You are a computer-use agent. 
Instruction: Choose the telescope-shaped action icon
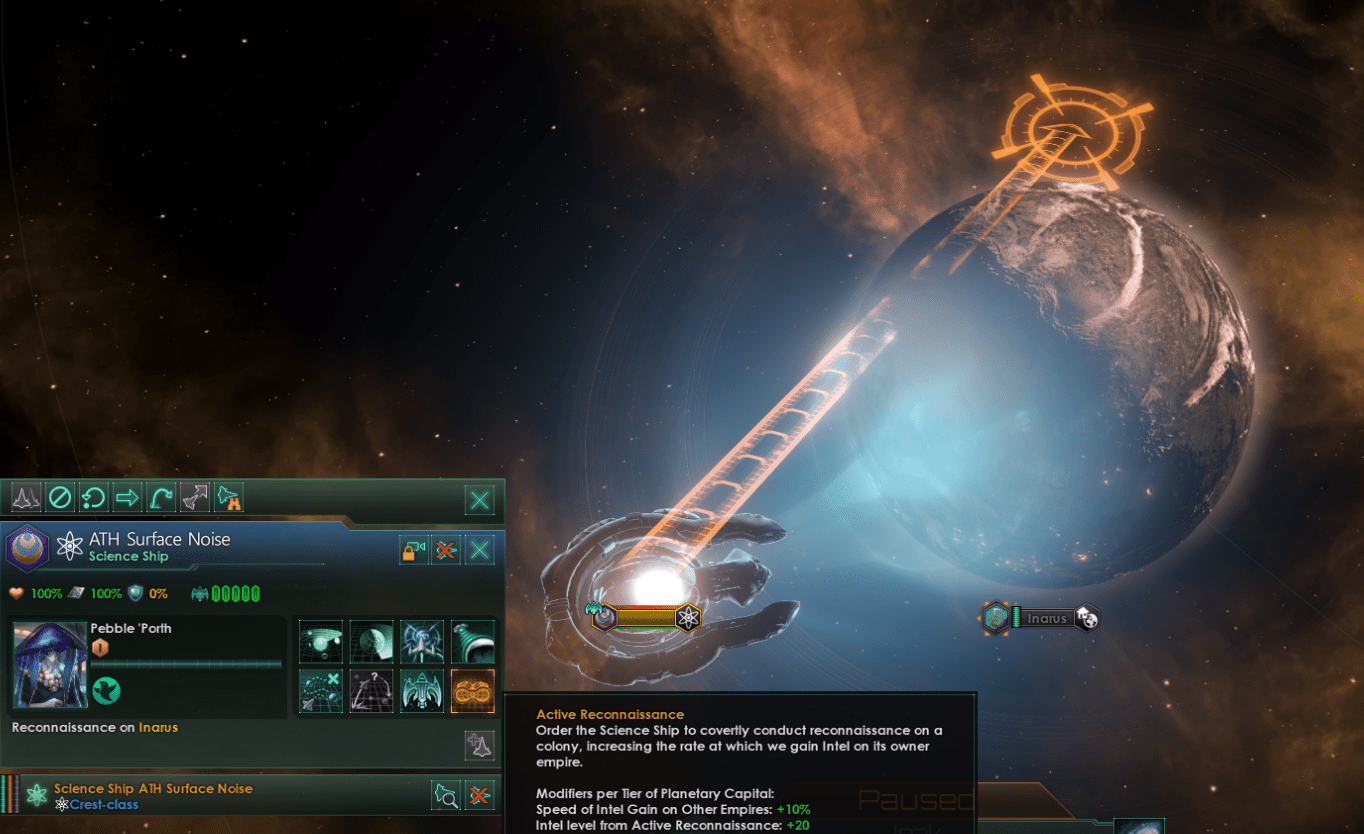click(473, 642)
